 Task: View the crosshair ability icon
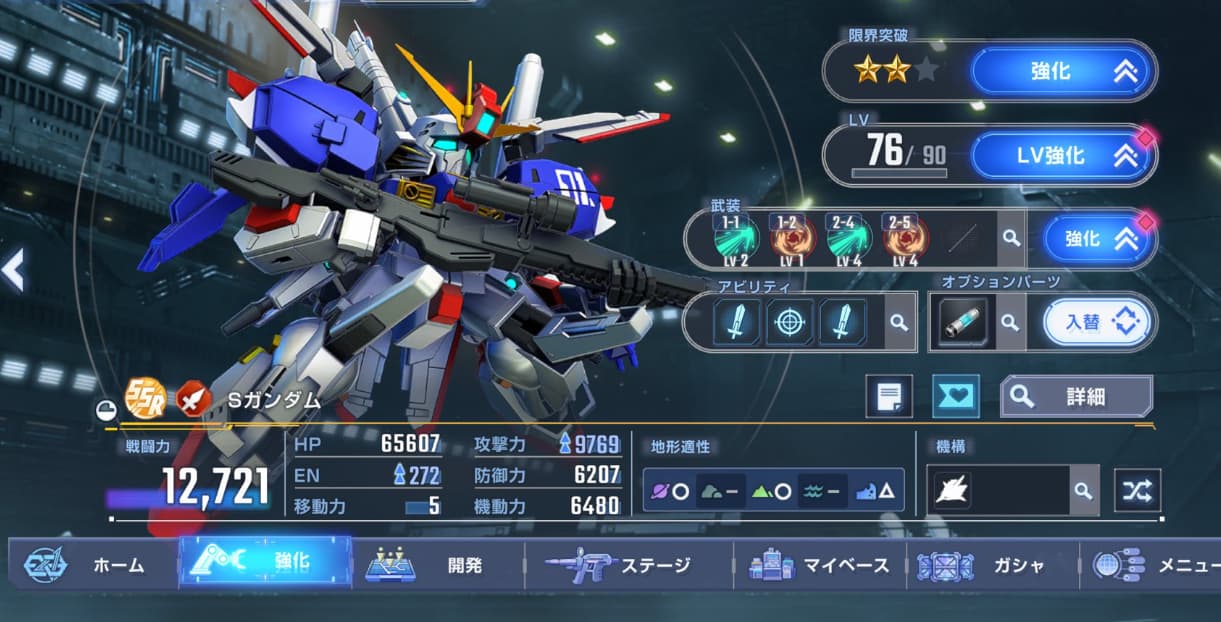[x=789, y=322]
